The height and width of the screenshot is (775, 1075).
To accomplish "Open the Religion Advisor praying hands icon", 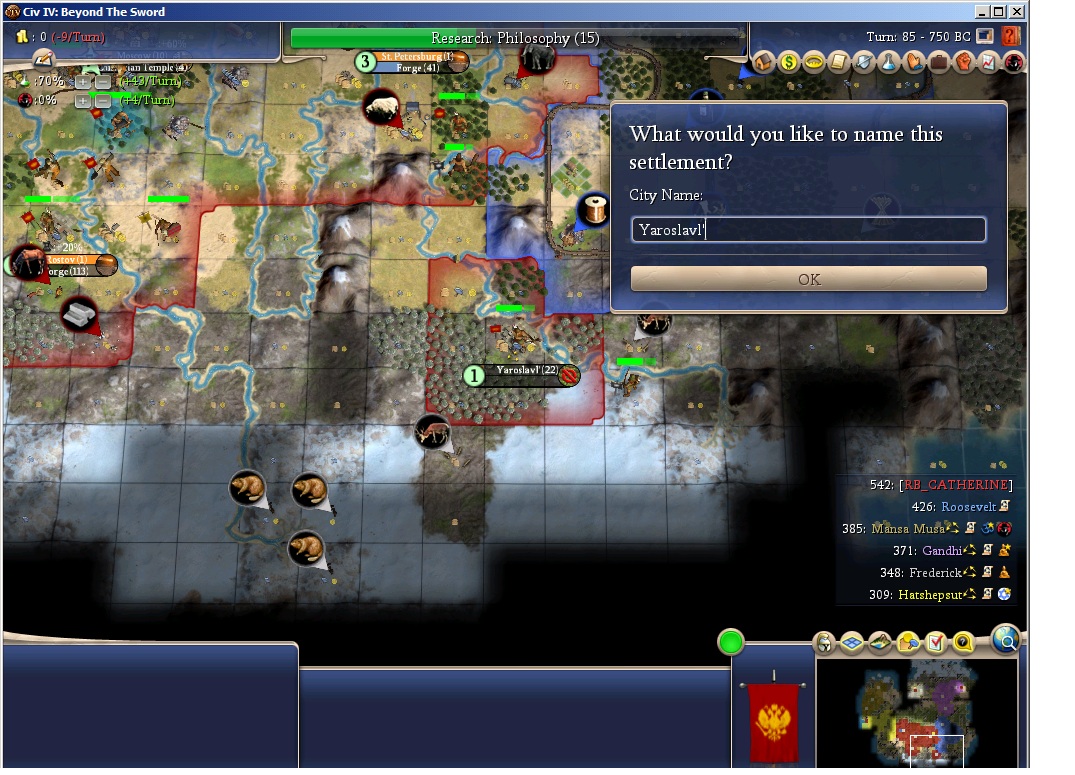I will (914, 63).
